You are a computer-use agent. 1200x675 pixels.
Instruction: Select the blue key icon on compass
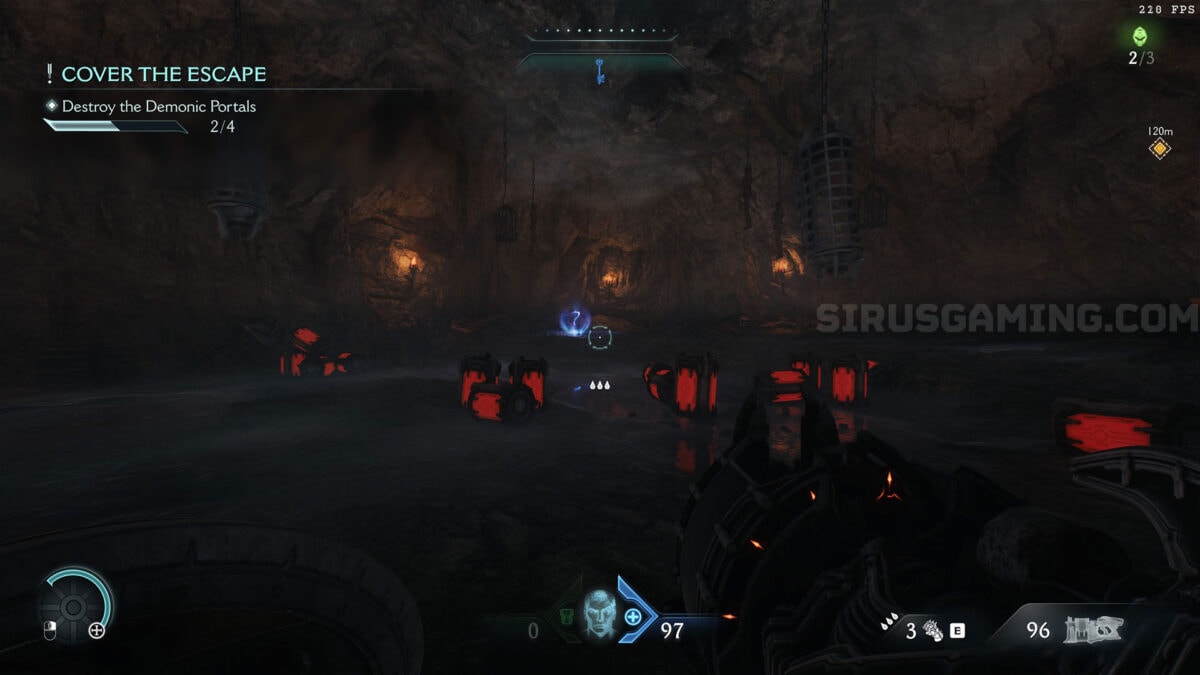click(600, 72)
